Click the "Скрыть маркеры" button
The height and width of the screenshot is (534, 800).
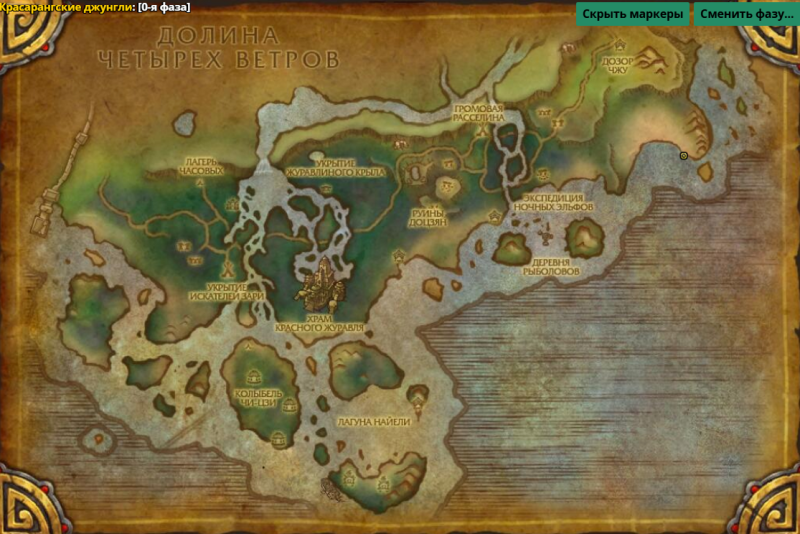[x=633, y=14]
